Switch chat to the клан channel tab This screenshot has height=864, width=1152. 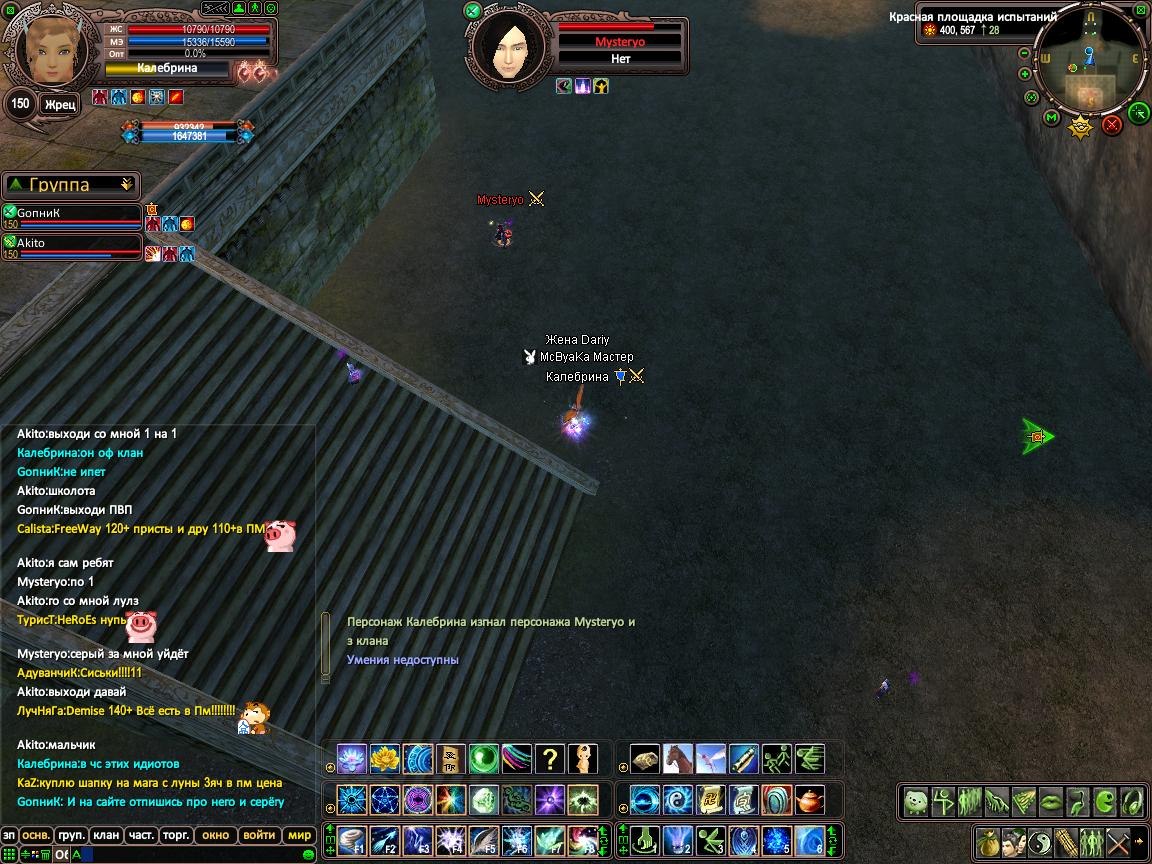click(x=104, y=835)
